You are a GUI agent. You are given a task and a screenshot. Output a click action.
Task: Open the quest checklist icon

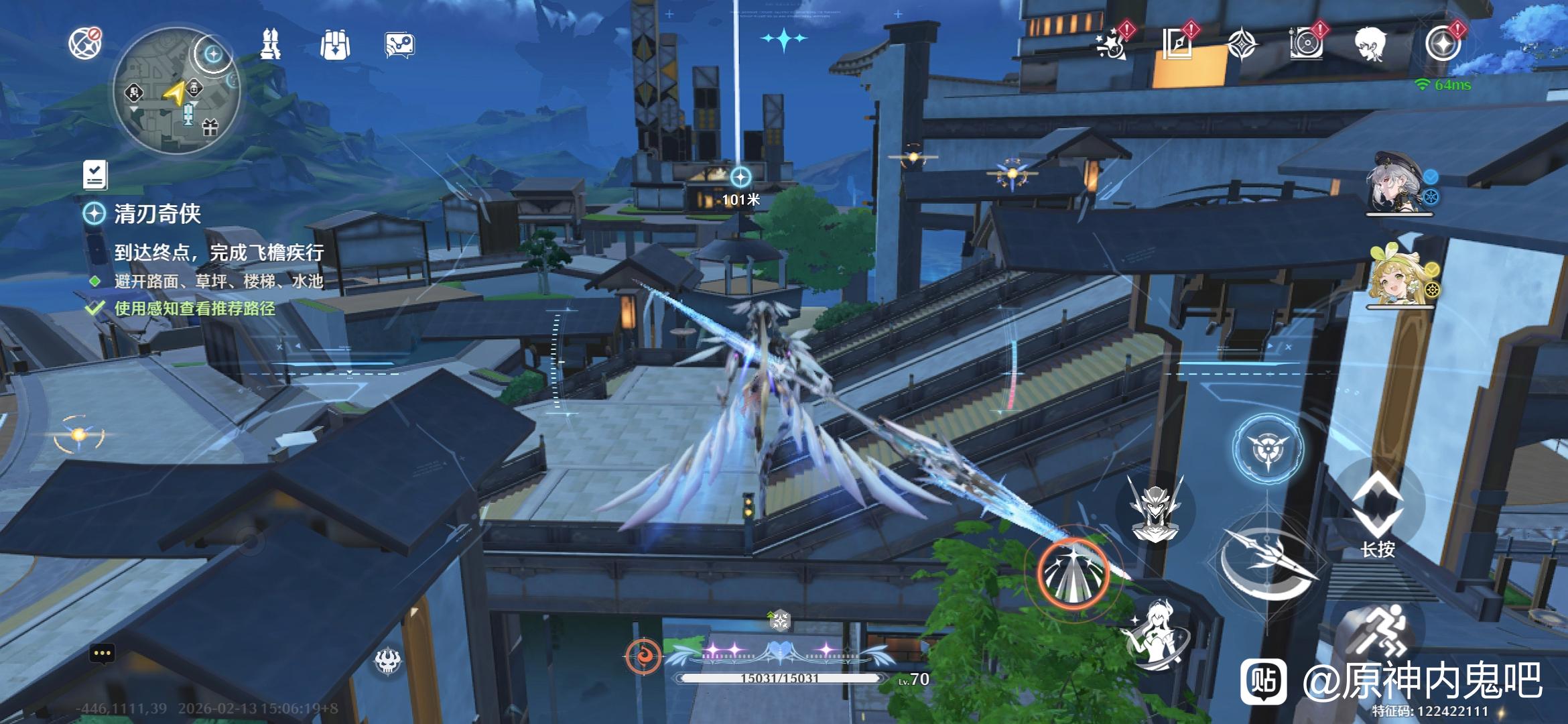95,174
